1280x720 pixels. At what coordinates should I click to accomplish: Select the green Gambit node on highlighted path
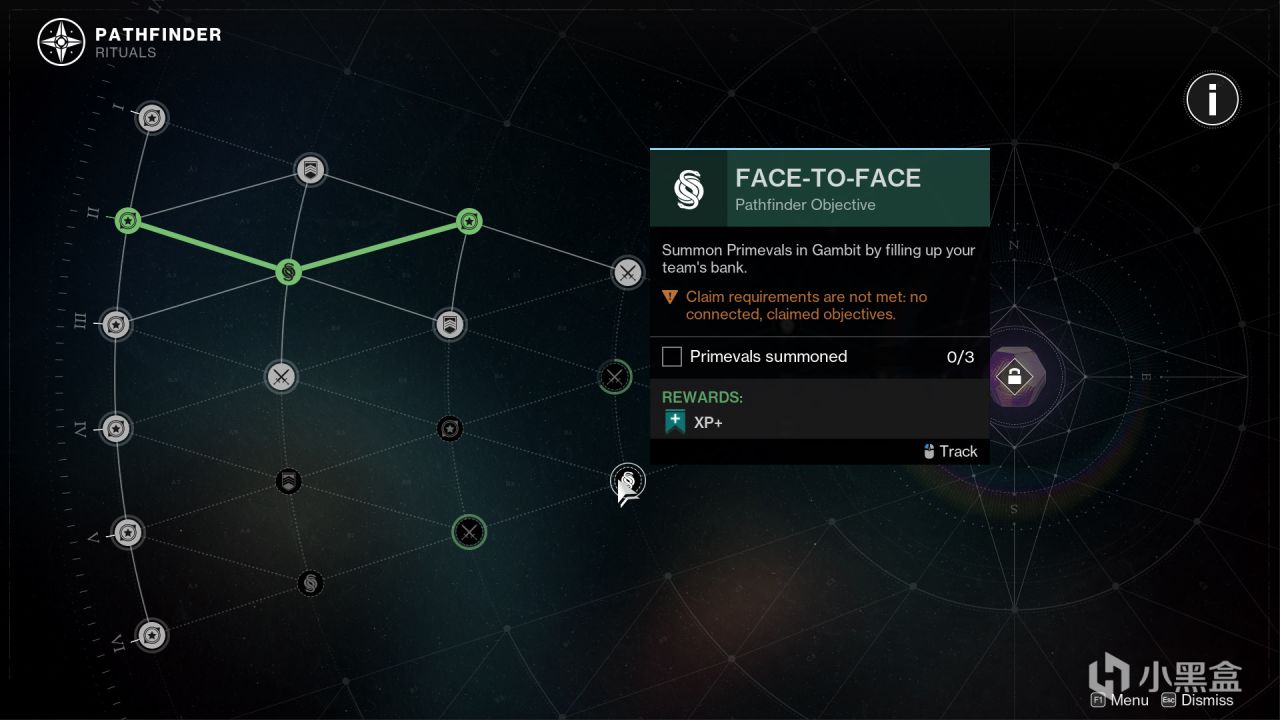[288, 271]
